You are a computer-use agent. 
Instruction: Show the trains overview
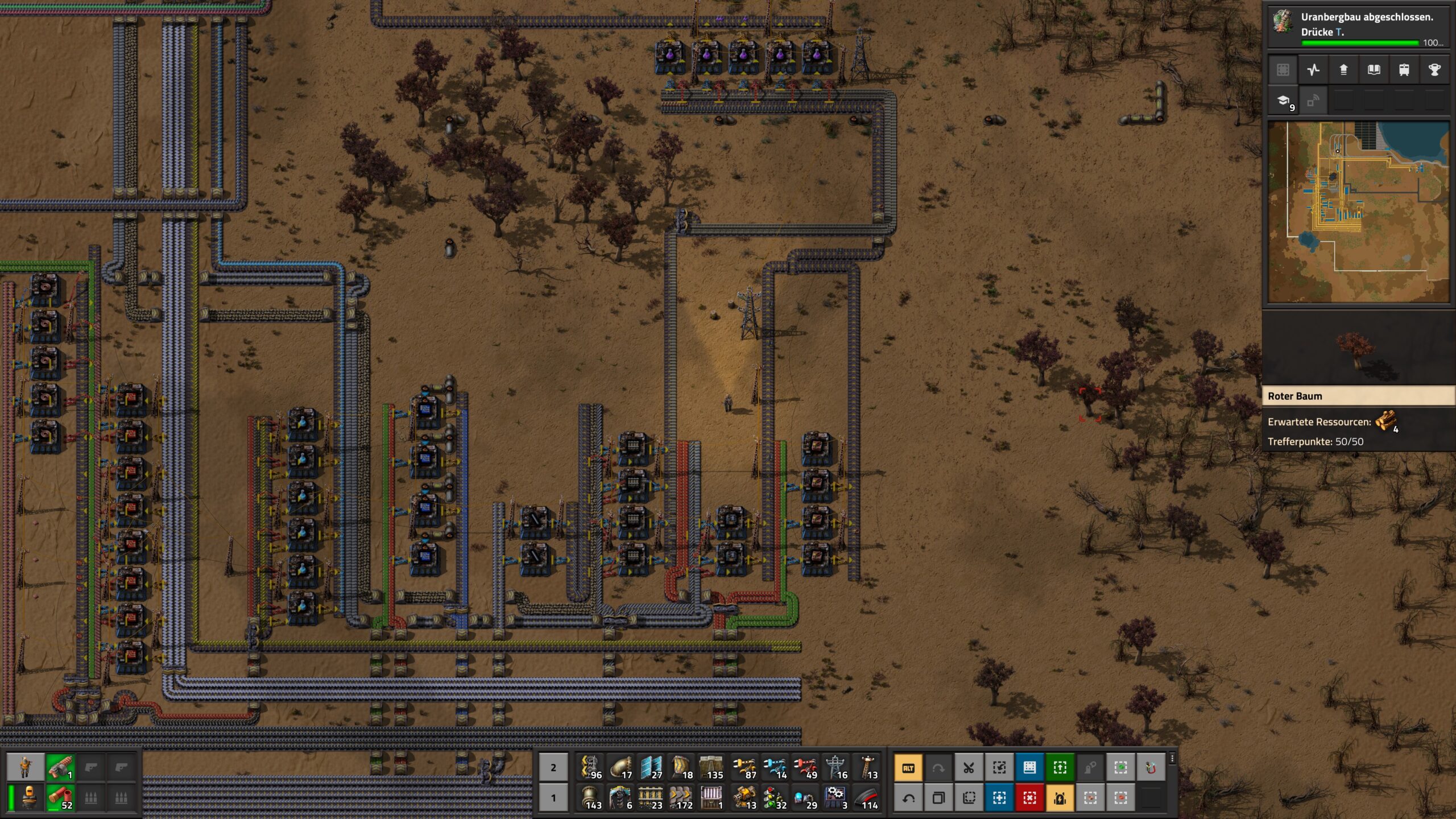point(1404,70)
